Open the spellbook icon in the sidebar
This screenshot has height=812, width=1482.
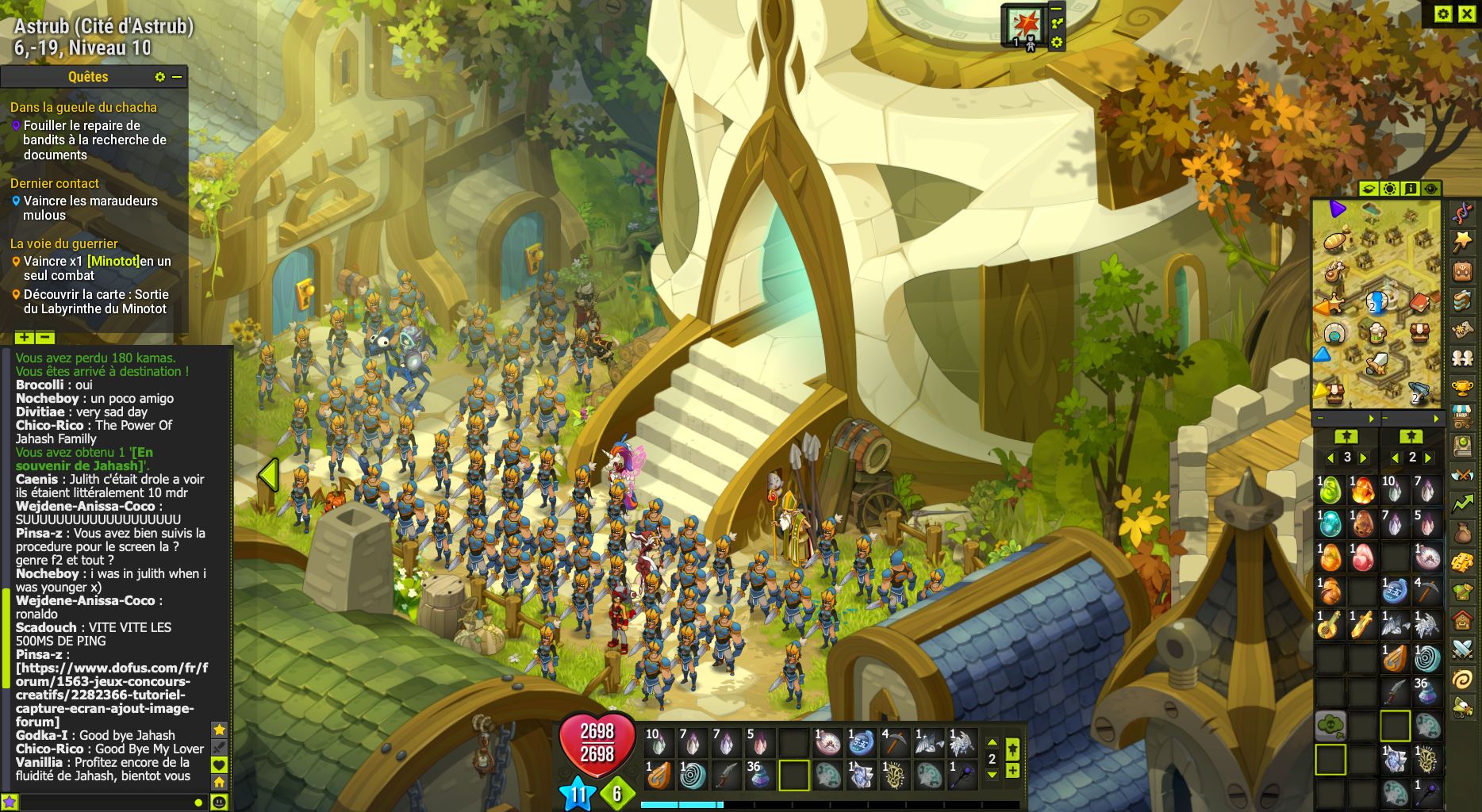click(1463, 301)
